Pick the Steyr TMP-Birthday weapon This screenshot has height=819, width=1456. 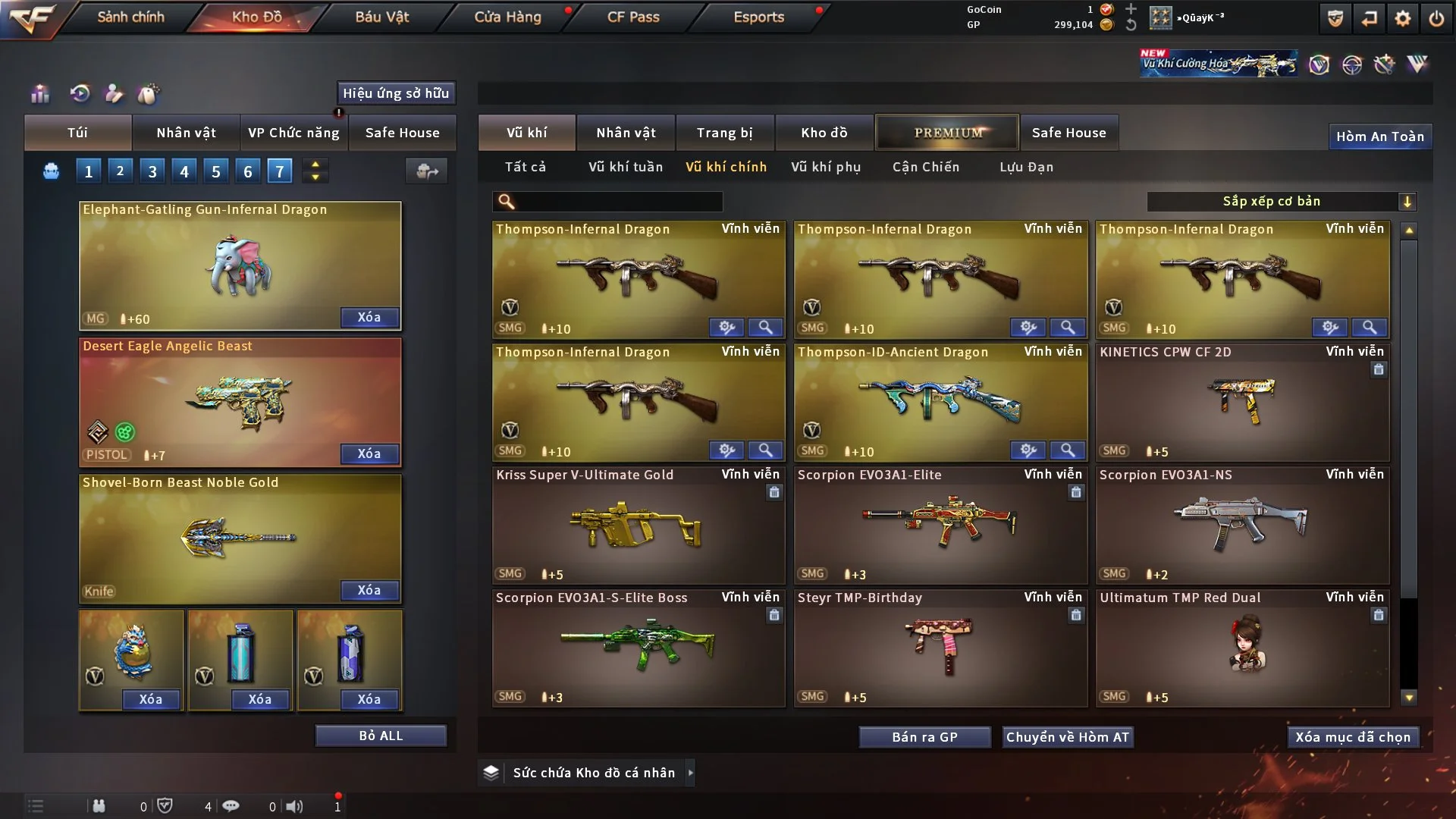(940, 648)
